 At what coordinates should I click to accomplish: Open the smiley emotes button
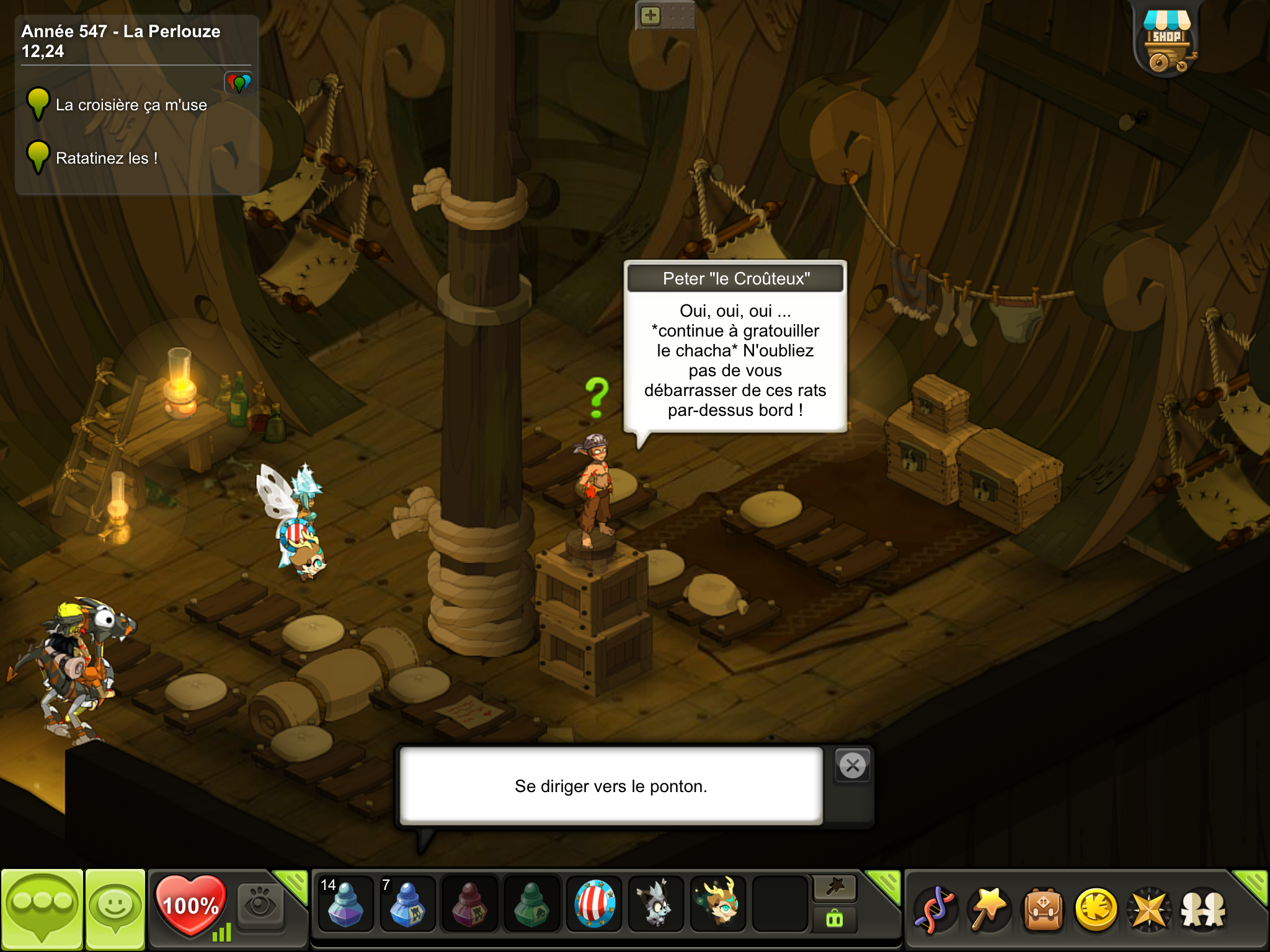(x=115, y=909)
